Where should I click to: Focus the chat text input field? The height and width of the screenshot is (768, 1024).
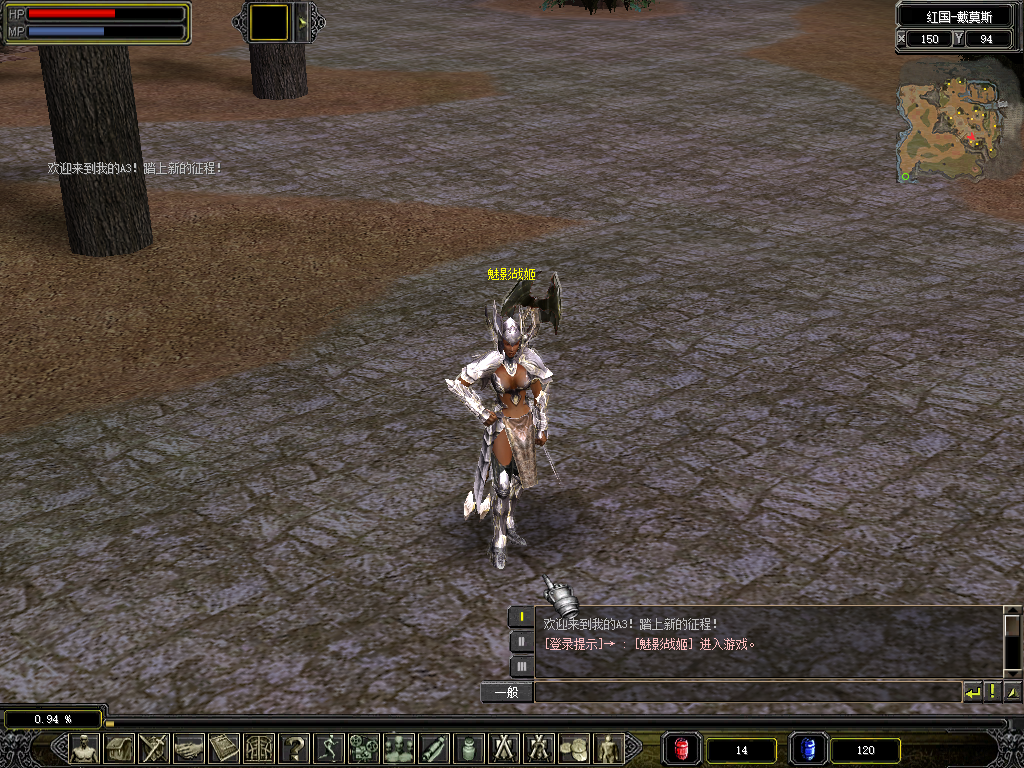747,692
